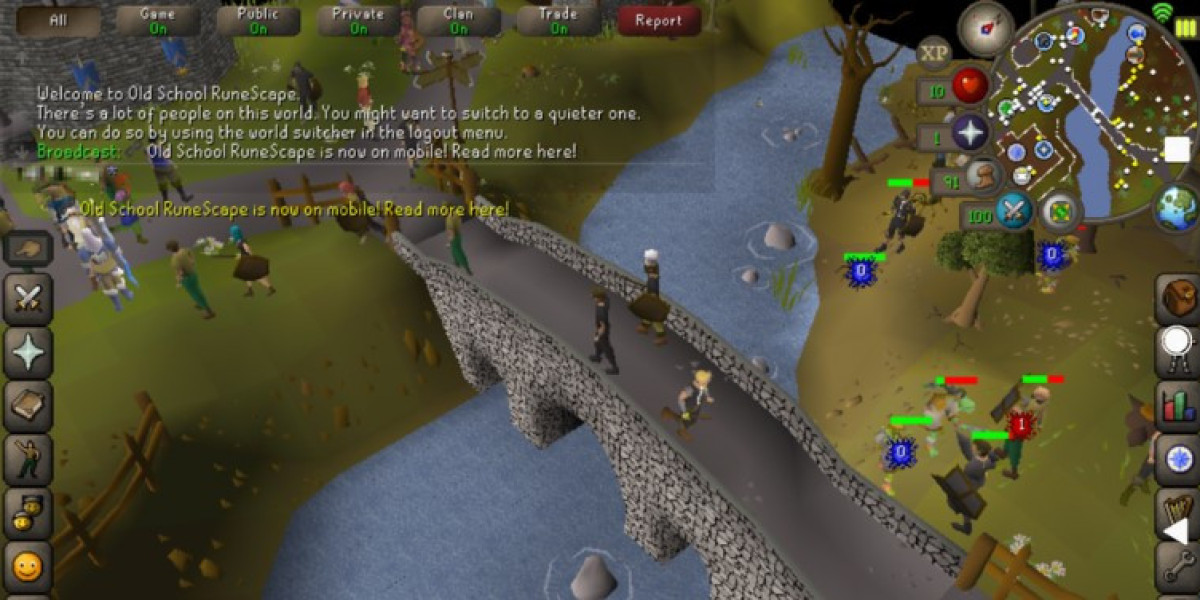Image resolution: width=1200 pixels, height=600 pixels.
Task: Toggle the XP tracker orb
Action: pos(934,52)
